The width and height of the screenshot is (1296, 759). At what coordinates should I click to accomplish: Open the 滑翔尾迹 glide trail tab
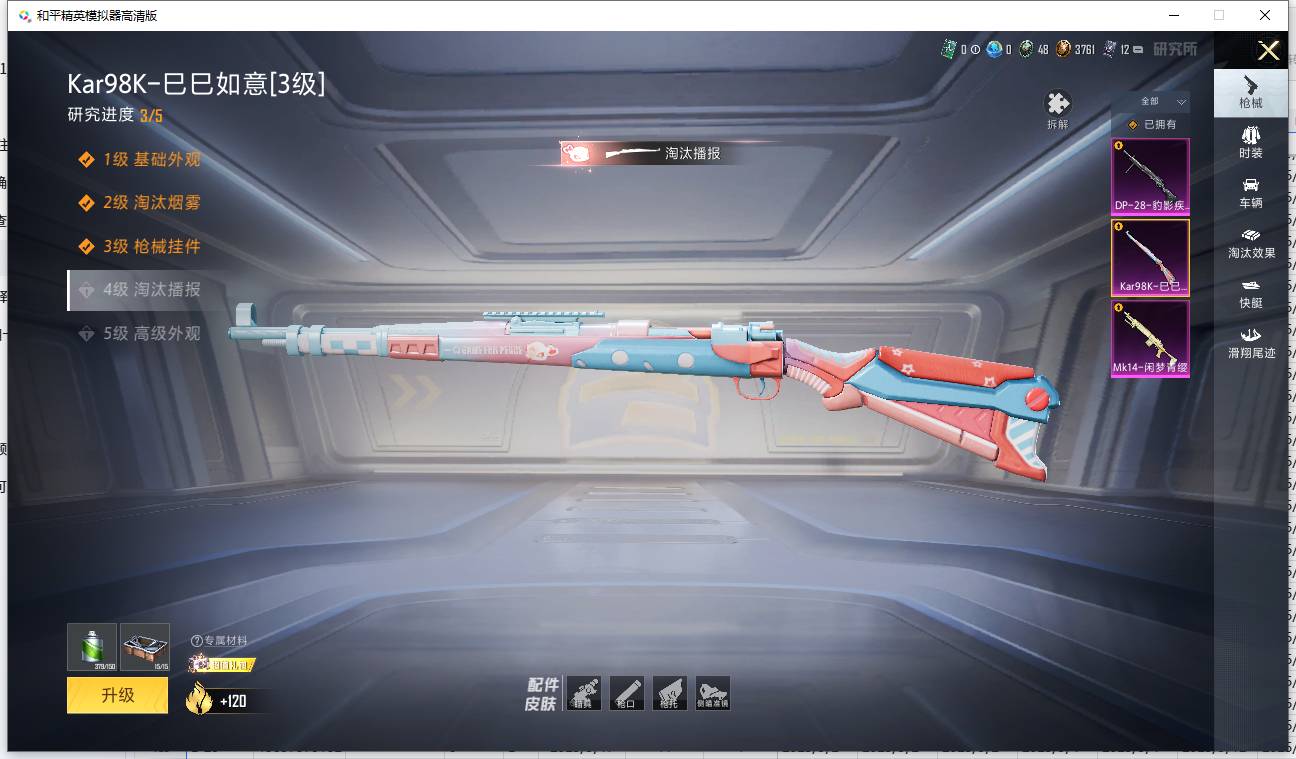tap(1250, 342)
